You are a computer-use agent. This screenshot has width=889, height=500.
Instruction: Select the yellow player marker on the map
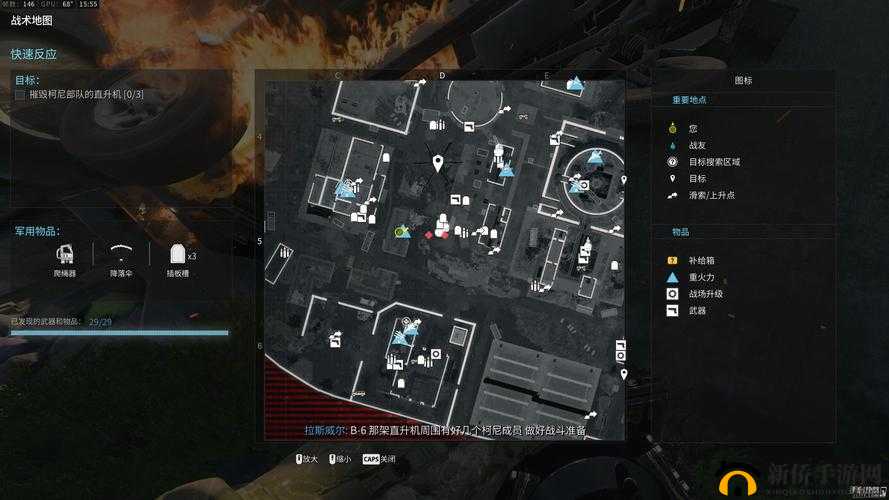pos(400,231)
